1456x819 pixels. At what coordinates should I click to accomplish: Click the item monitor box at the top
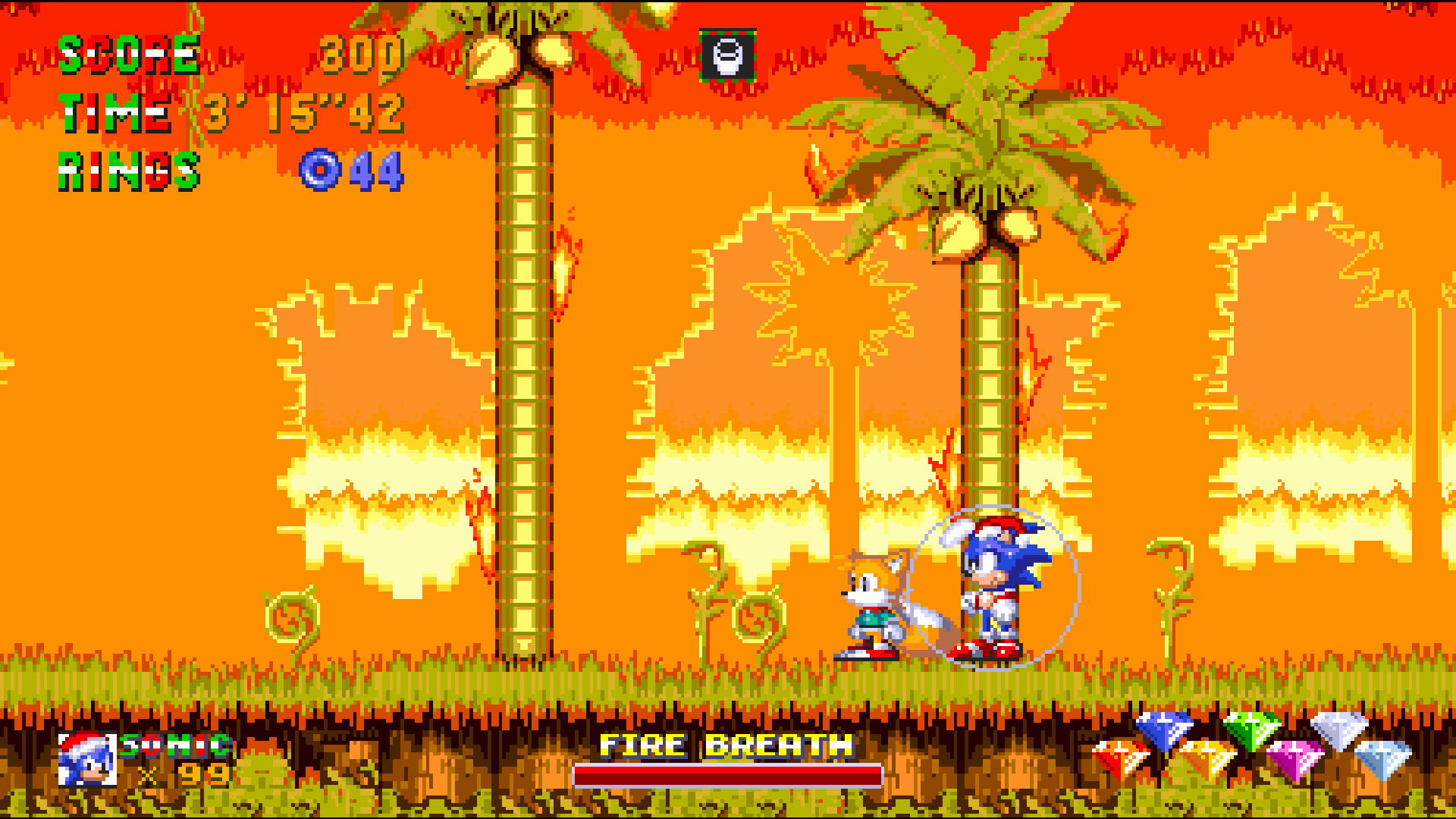coord(726,55)
